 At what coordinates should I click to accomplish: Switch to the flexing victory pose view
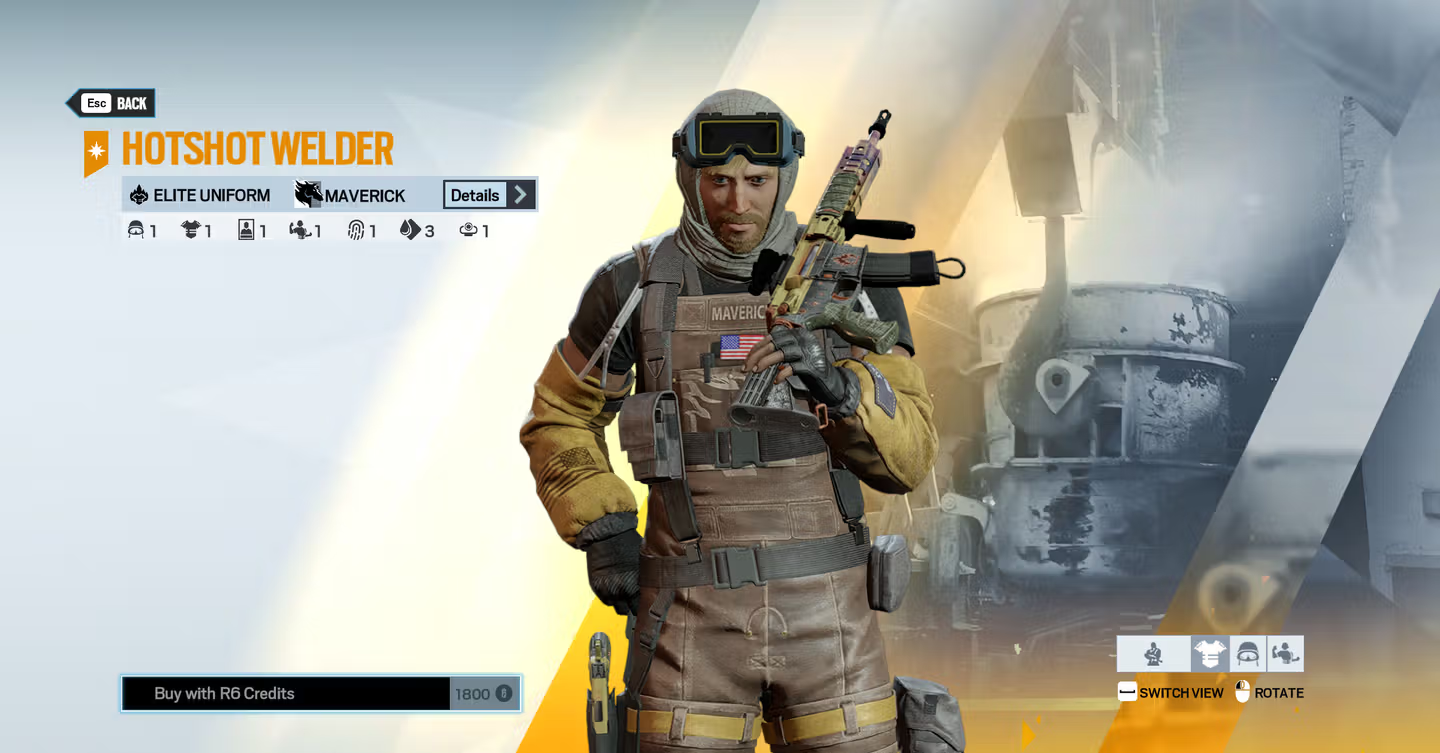tap(1285, 654)
